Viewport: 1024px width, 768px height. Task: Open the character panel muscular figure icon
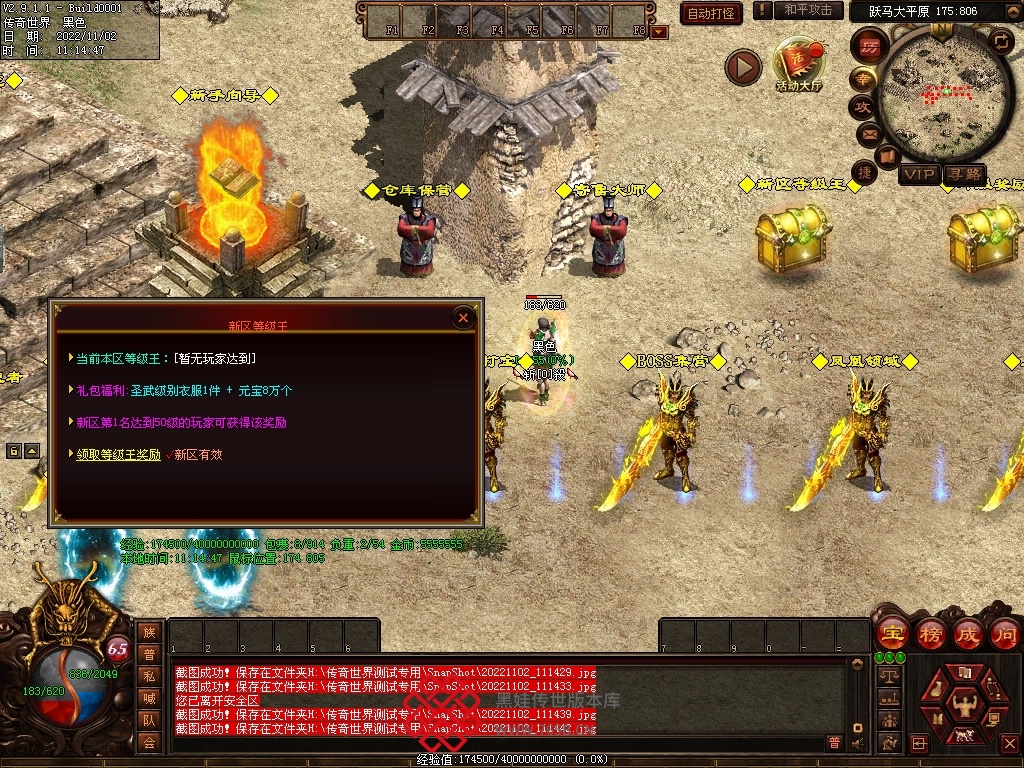tap(965, 705)
